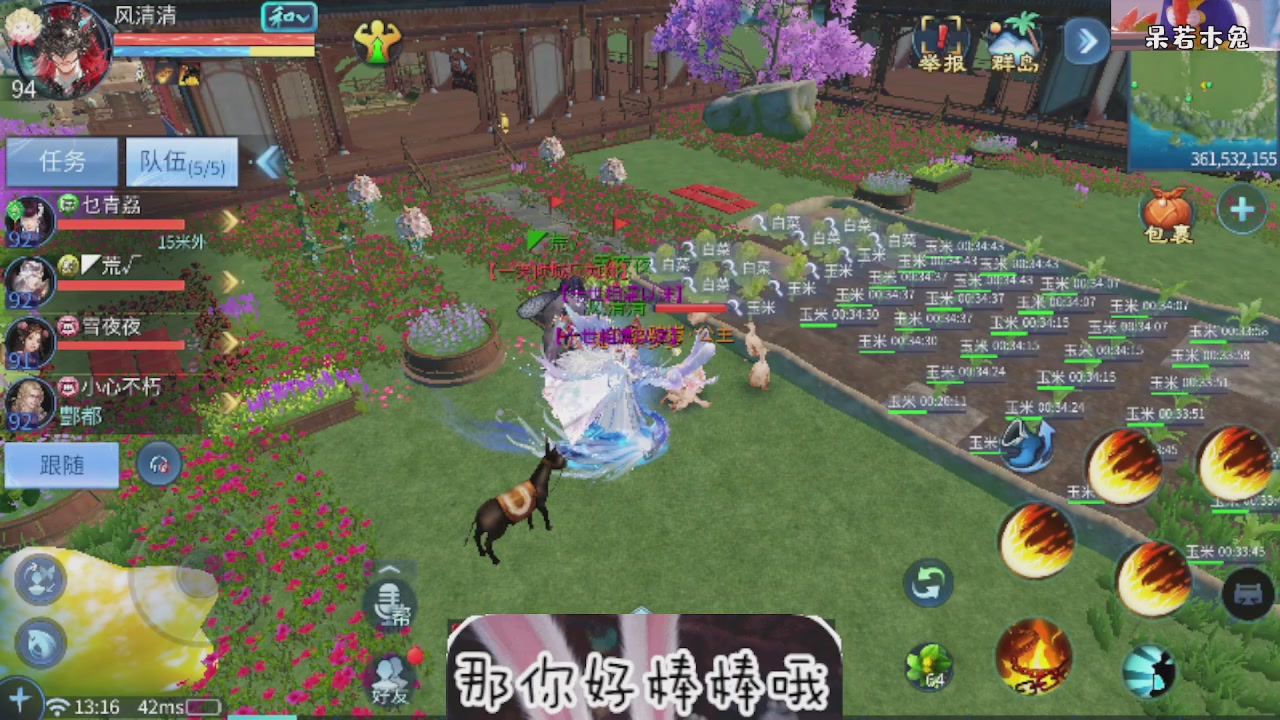Select the 队伍(5/5) tab
This screenshot has height=720, width=1280.
pos(180,162)
